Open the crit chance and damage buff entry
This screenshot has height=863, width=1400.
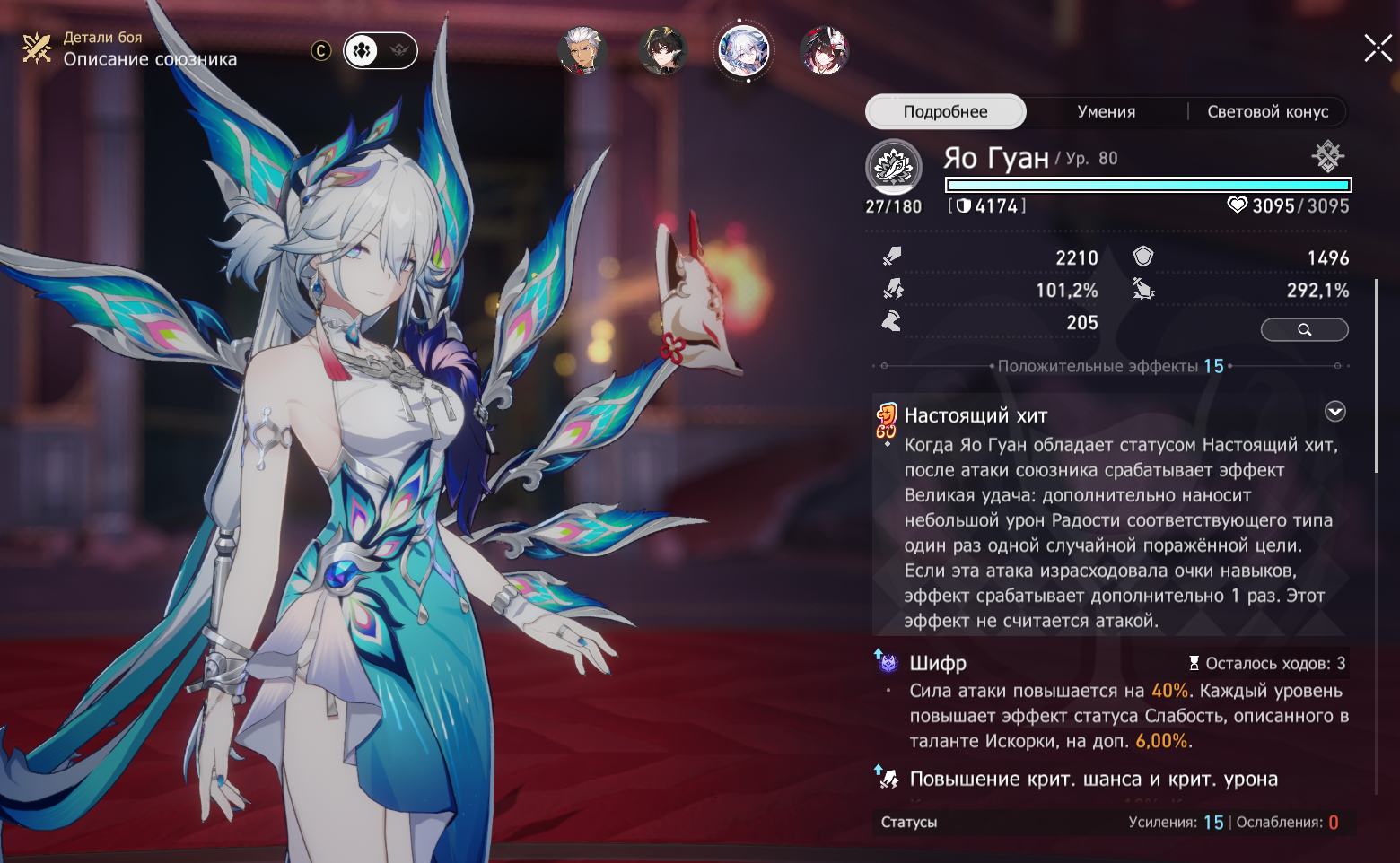1093,780
